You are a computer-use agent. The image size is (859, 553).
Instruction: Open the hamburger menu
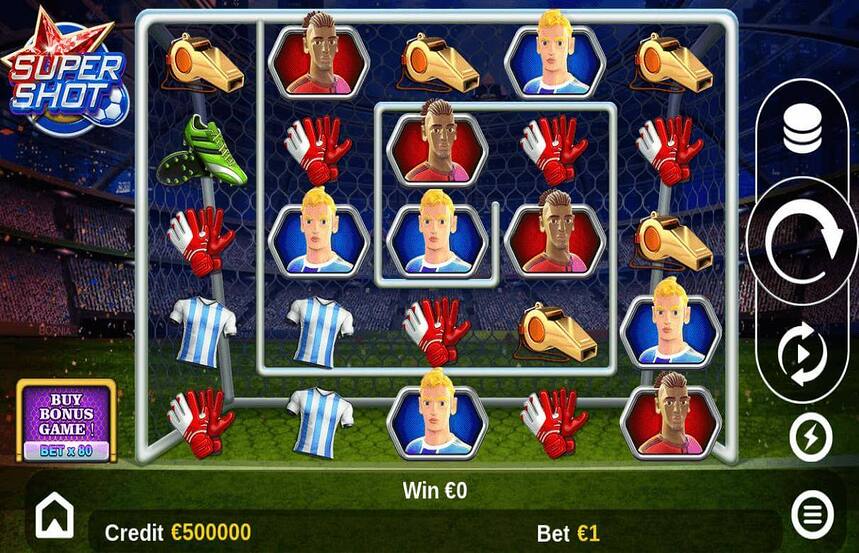[x=812, y=515]
